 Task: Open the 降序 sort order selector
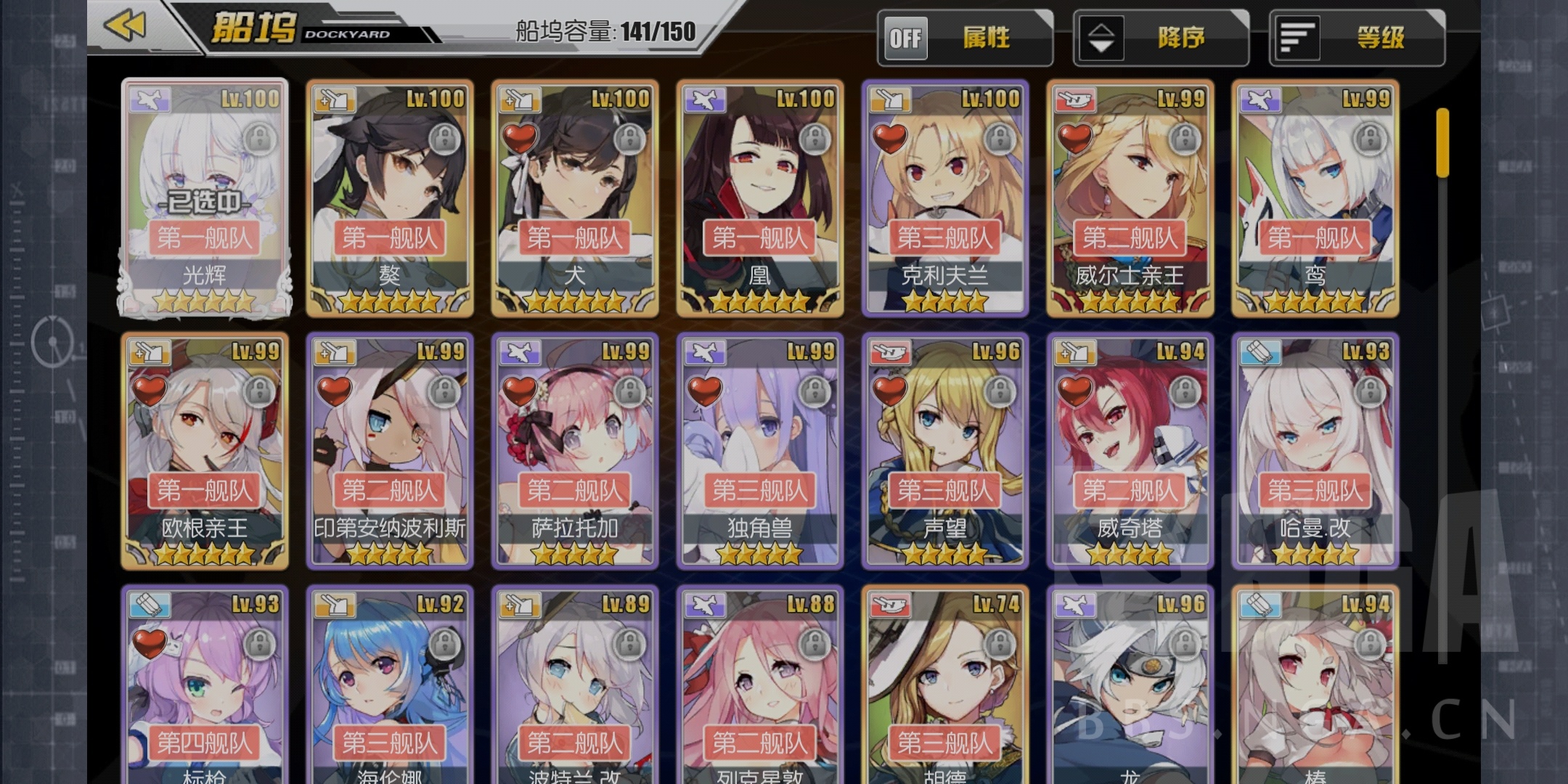coord(1161,38)
